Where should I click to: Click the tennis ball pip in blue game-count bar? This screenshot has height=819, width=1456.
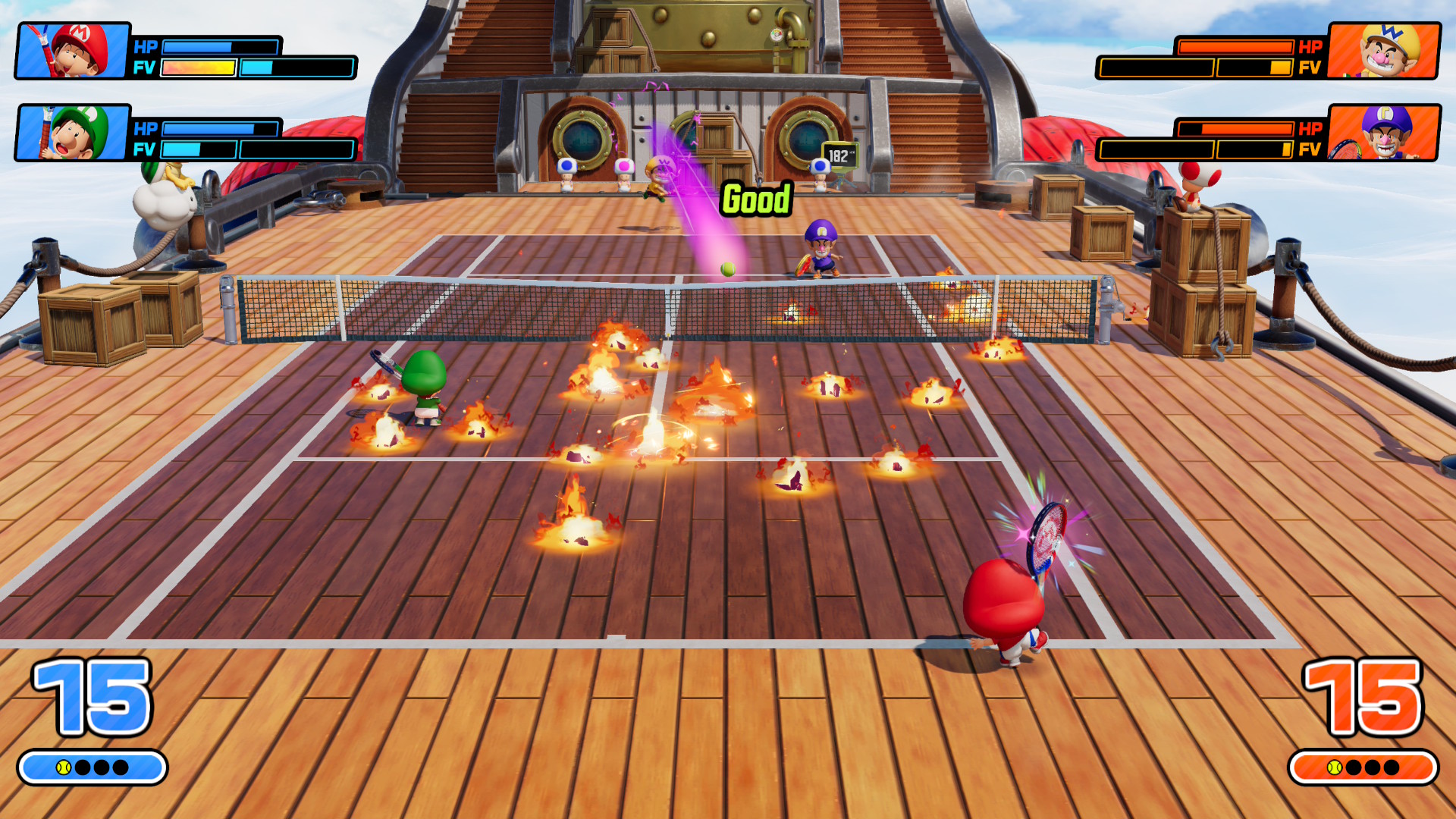[x=64, y=767]
